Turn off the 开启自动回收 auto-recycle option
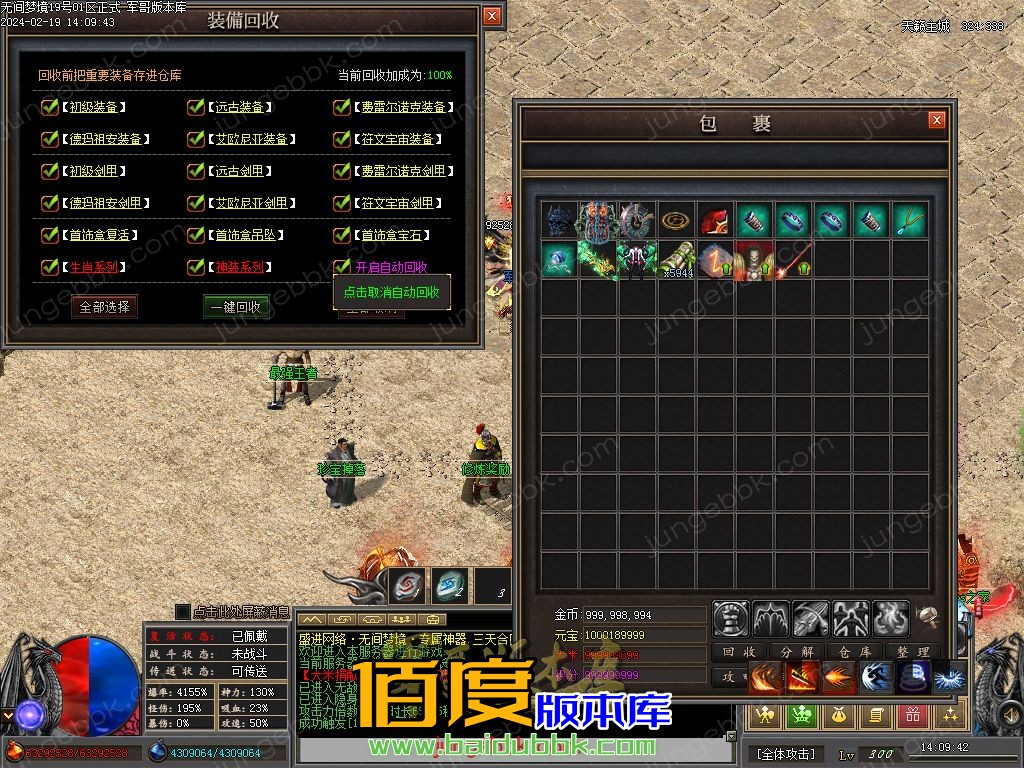 [x=342, y=267]
